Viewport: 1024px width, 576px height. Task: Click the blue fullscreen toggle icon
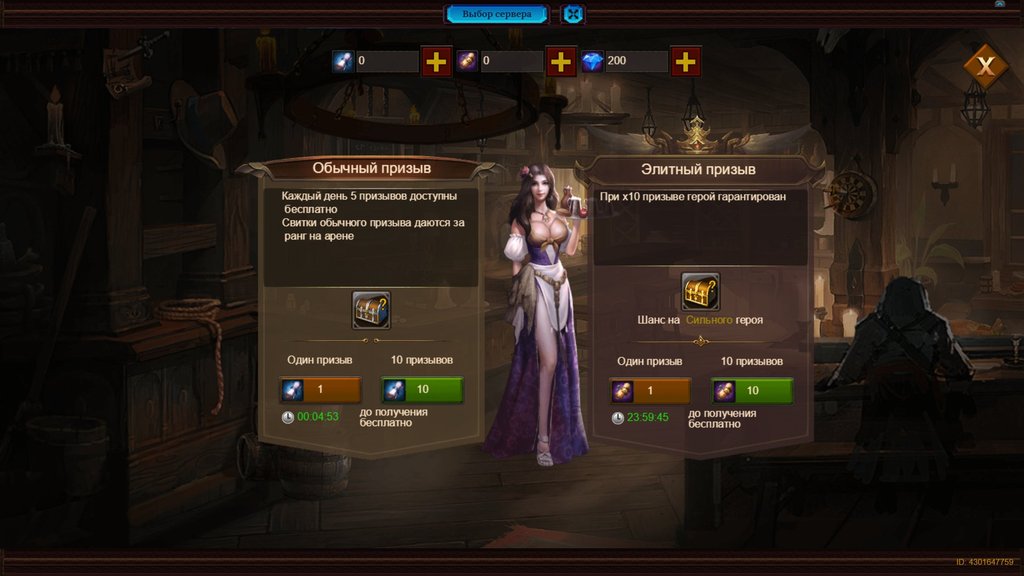point(572,14)
